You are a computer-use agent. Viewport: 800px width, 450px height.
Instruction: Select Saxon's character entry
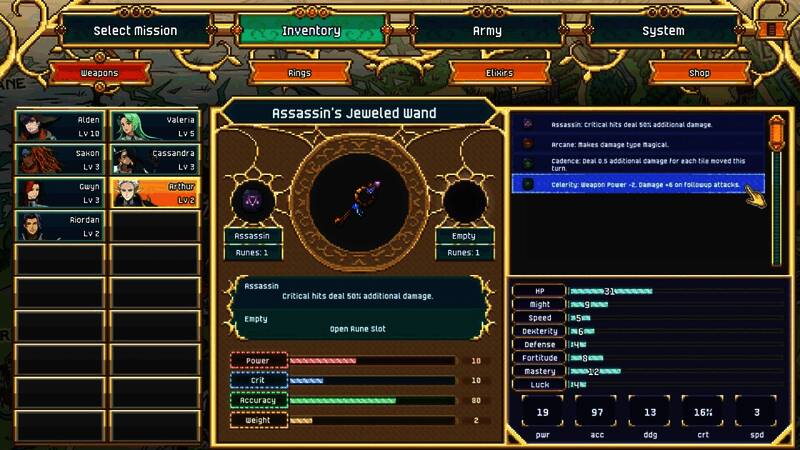pyautogui.click(x=59, y=160)
